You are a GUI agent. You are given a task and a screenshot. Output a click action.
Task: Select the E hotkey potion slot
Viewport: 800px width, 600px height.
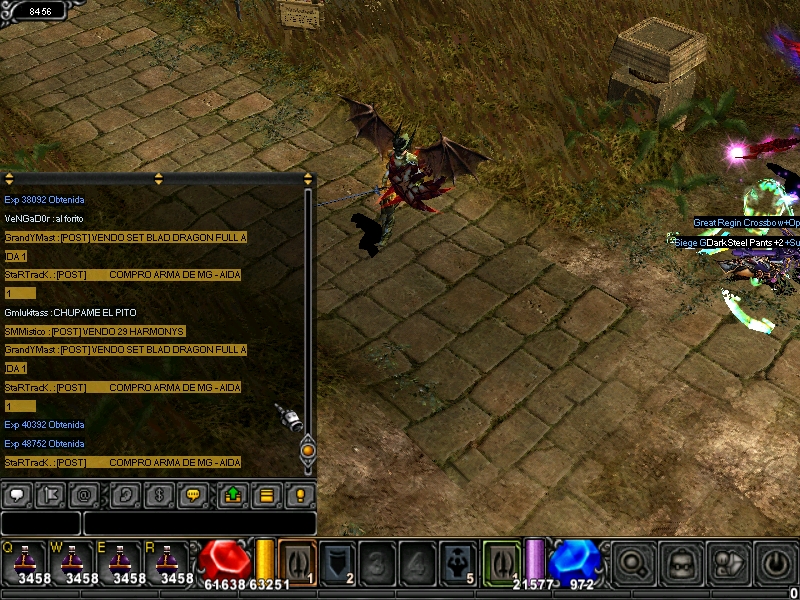(x=120, y=561)
